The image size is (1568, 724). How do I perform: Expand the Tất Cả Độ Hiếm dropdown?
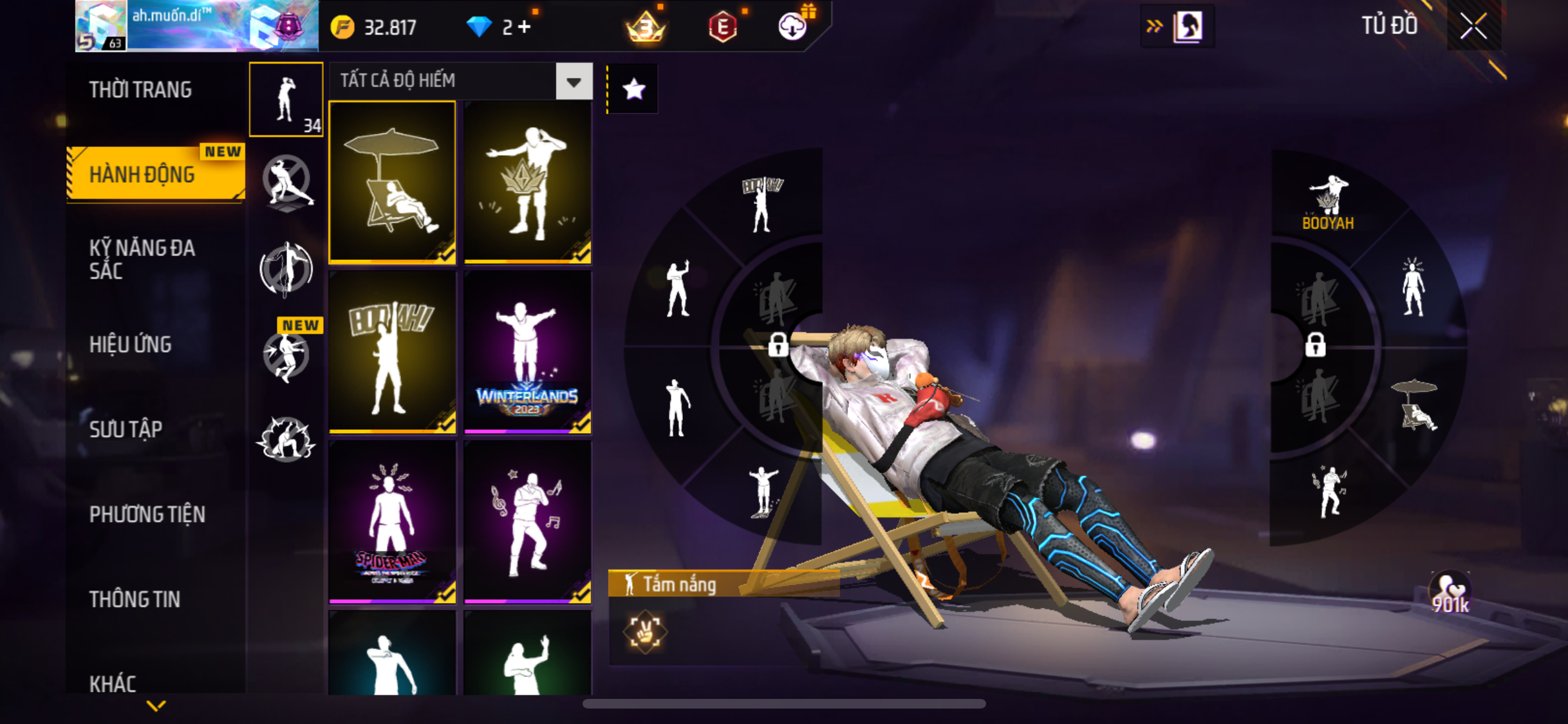pos(574,81)
